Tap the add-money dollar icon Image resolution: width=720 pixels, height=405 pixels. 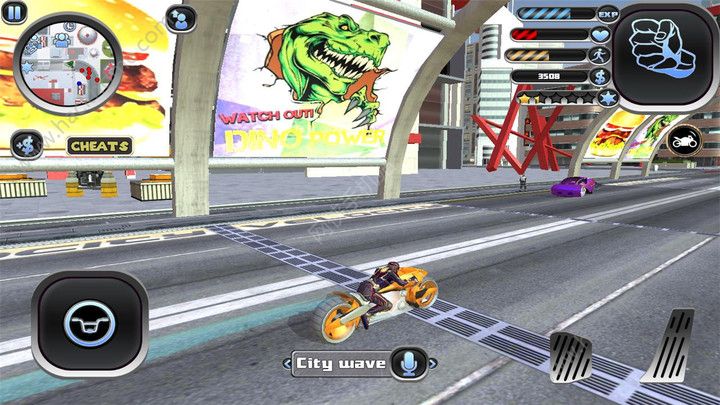[27, 146]
